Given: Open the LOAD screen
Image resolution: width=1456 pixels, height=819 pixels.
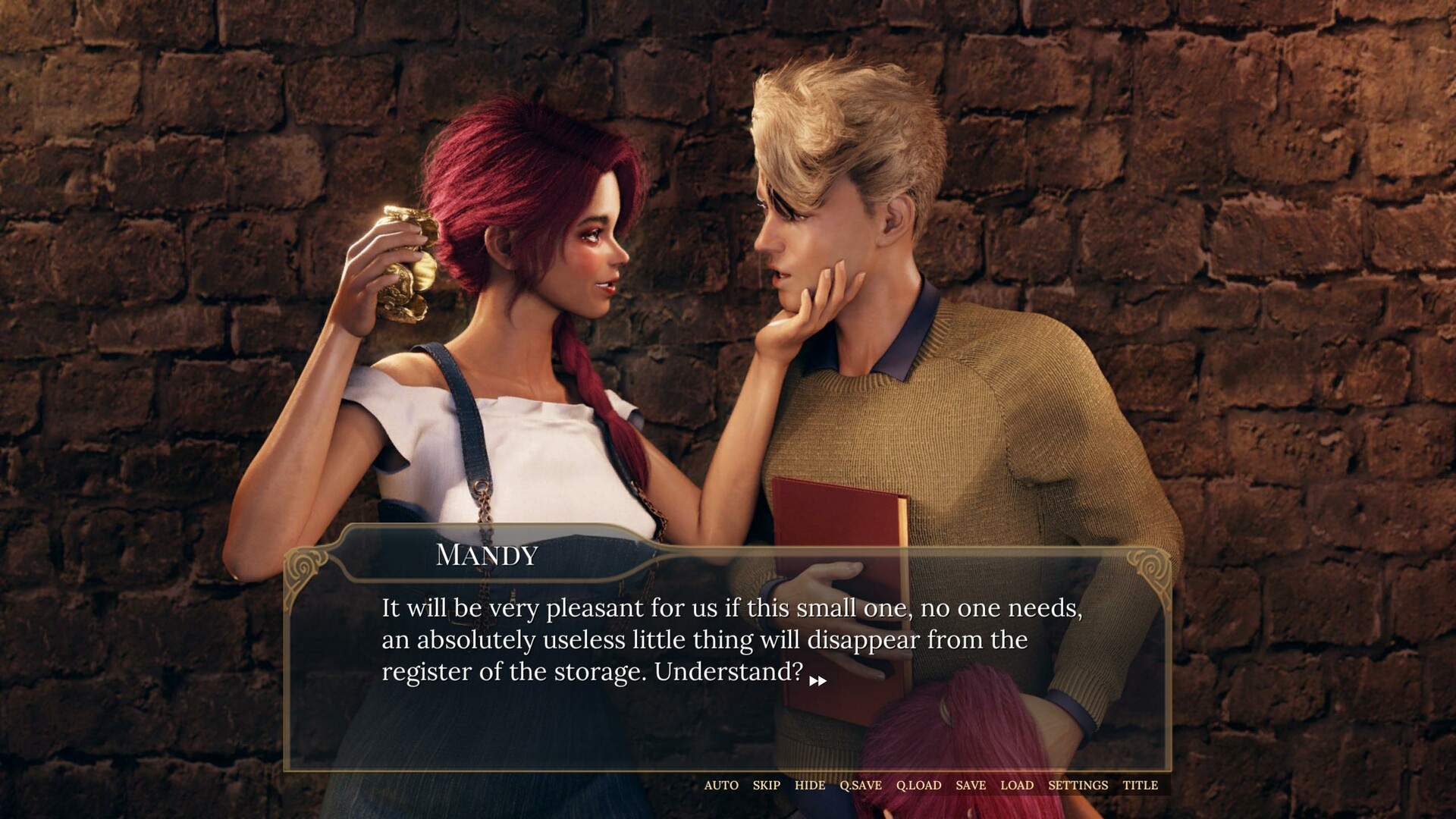Looking at the screenshot, I should [1016, 786].
